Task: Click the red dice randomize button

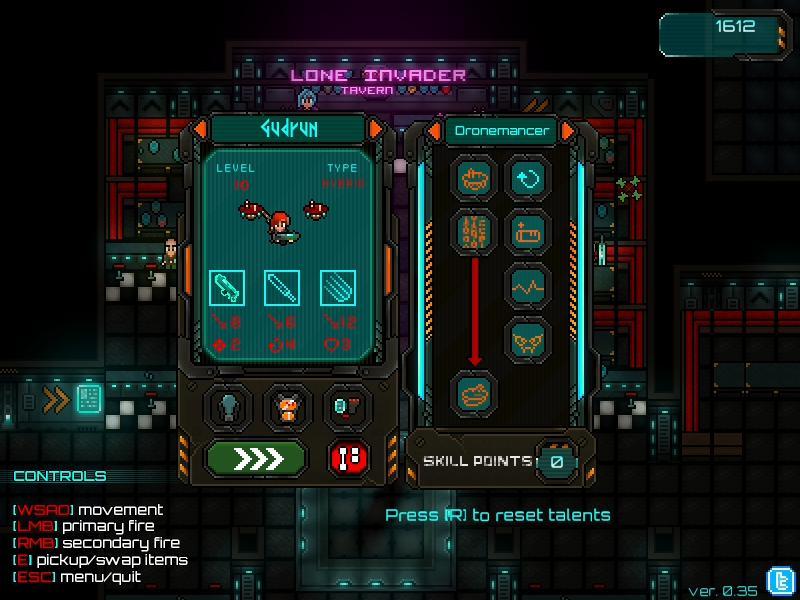Action: (349, 458)
